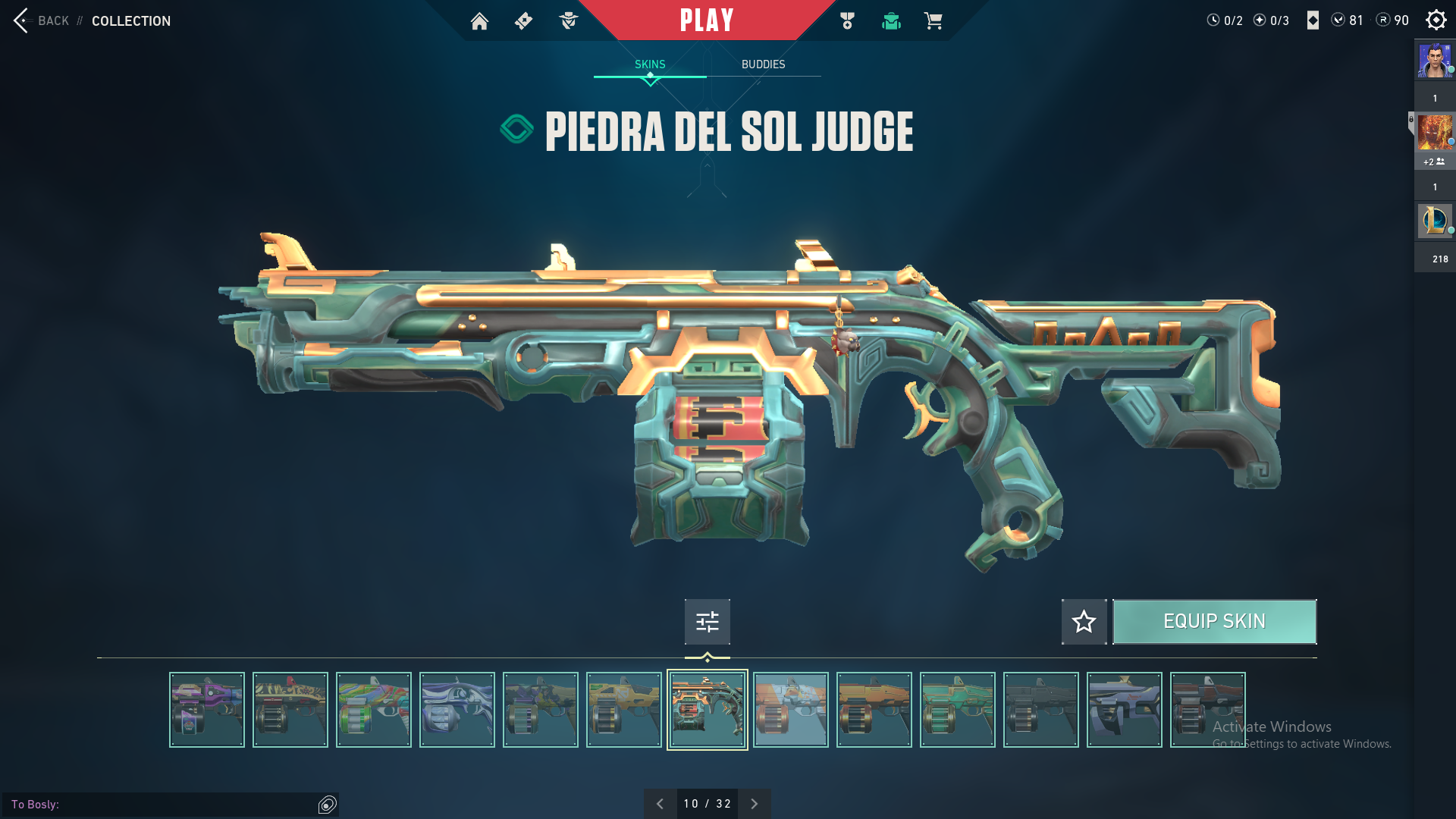Screen dimensions: 1456x819
Task: Select the purple and pink Judge skin thumbnail
Action: [x=207, y=710]
